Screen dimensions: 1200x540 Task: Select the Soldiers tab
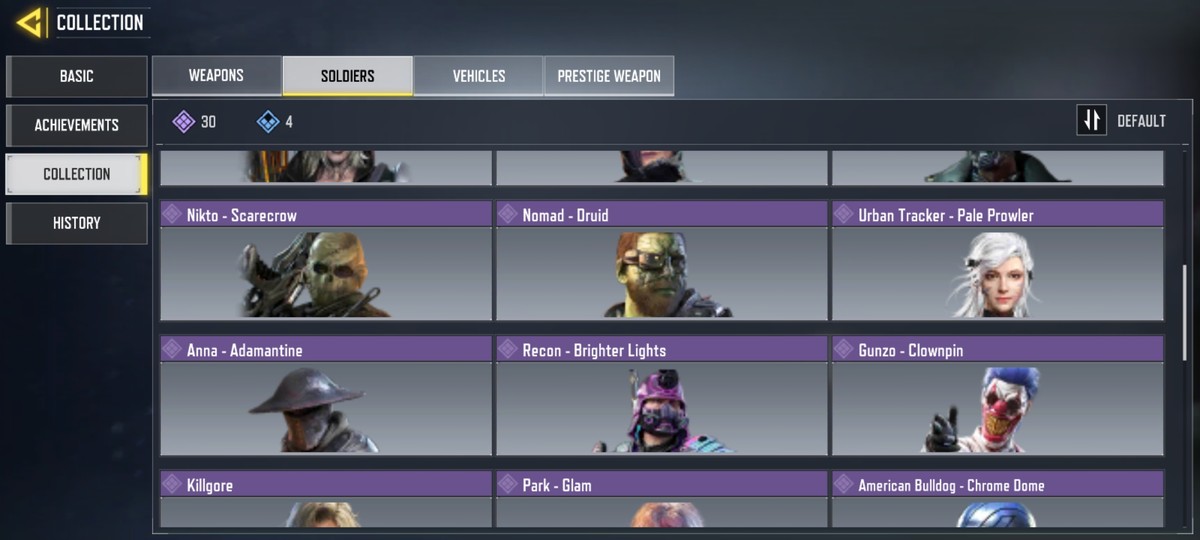coord(347,76)
